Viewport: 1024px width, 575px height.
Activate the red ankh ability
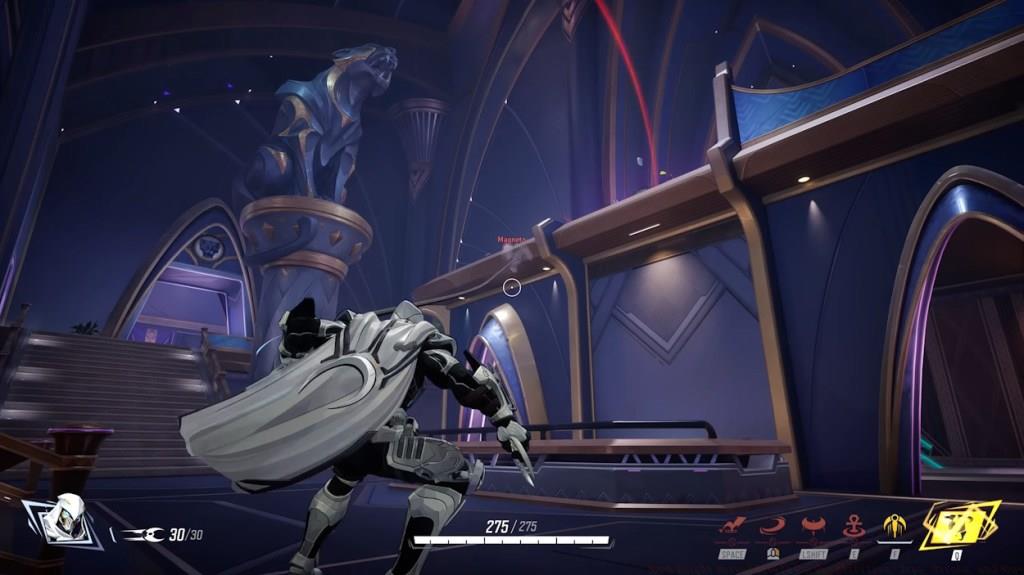pos(854,526)
